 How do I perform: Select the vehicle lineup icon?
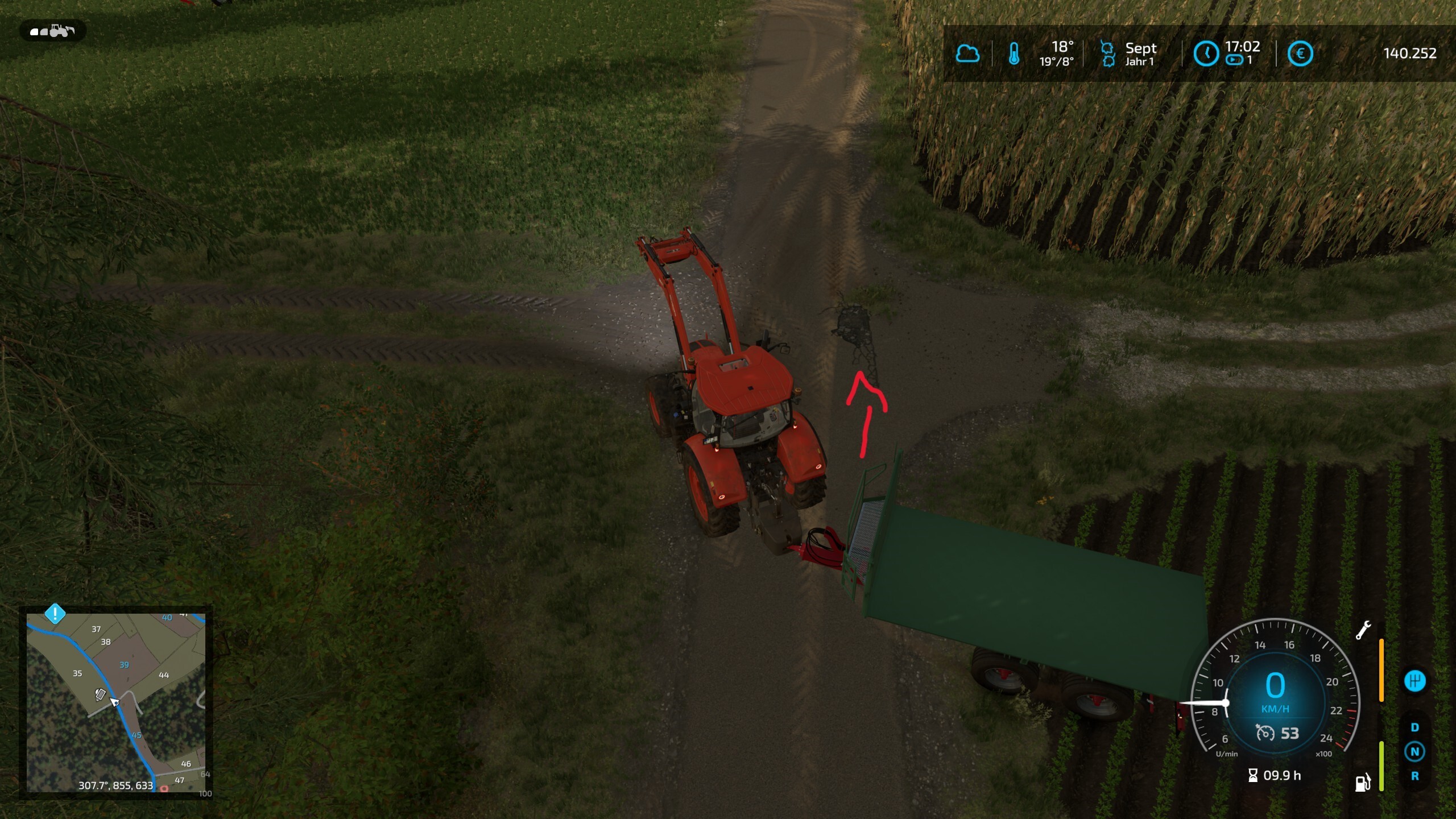52,31
